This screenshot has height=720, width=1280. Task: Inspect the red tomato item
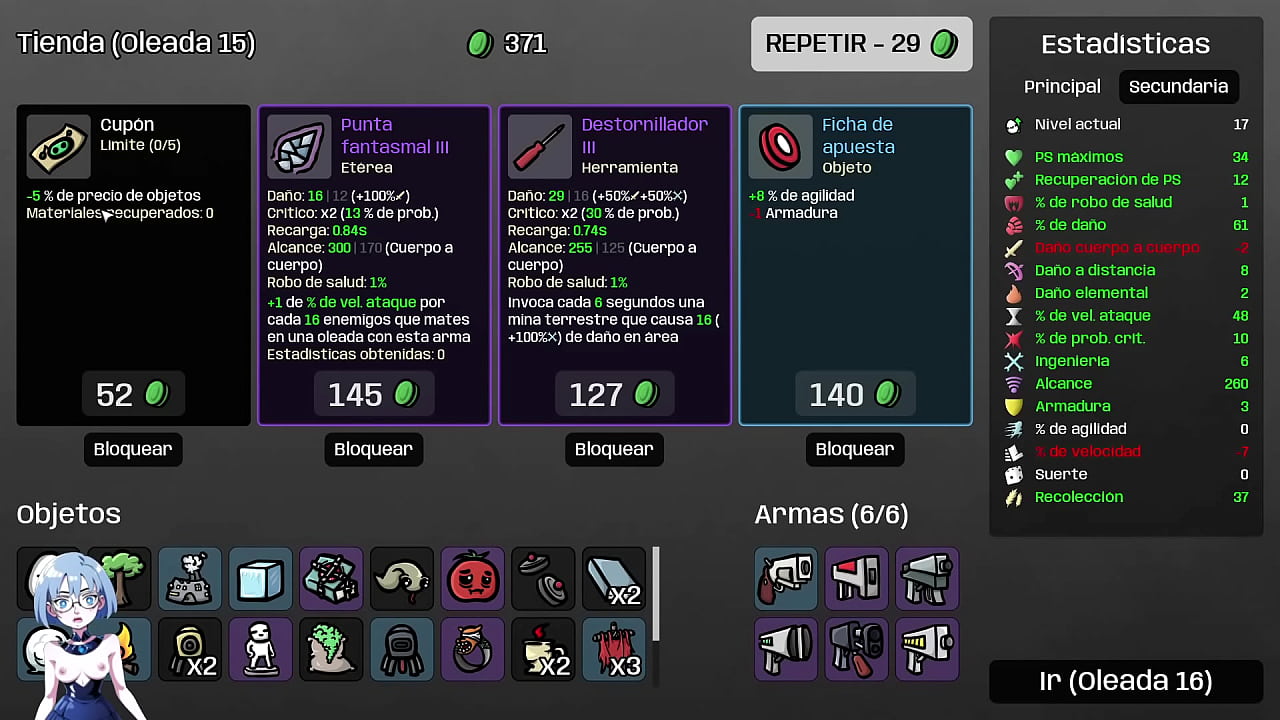473,579
